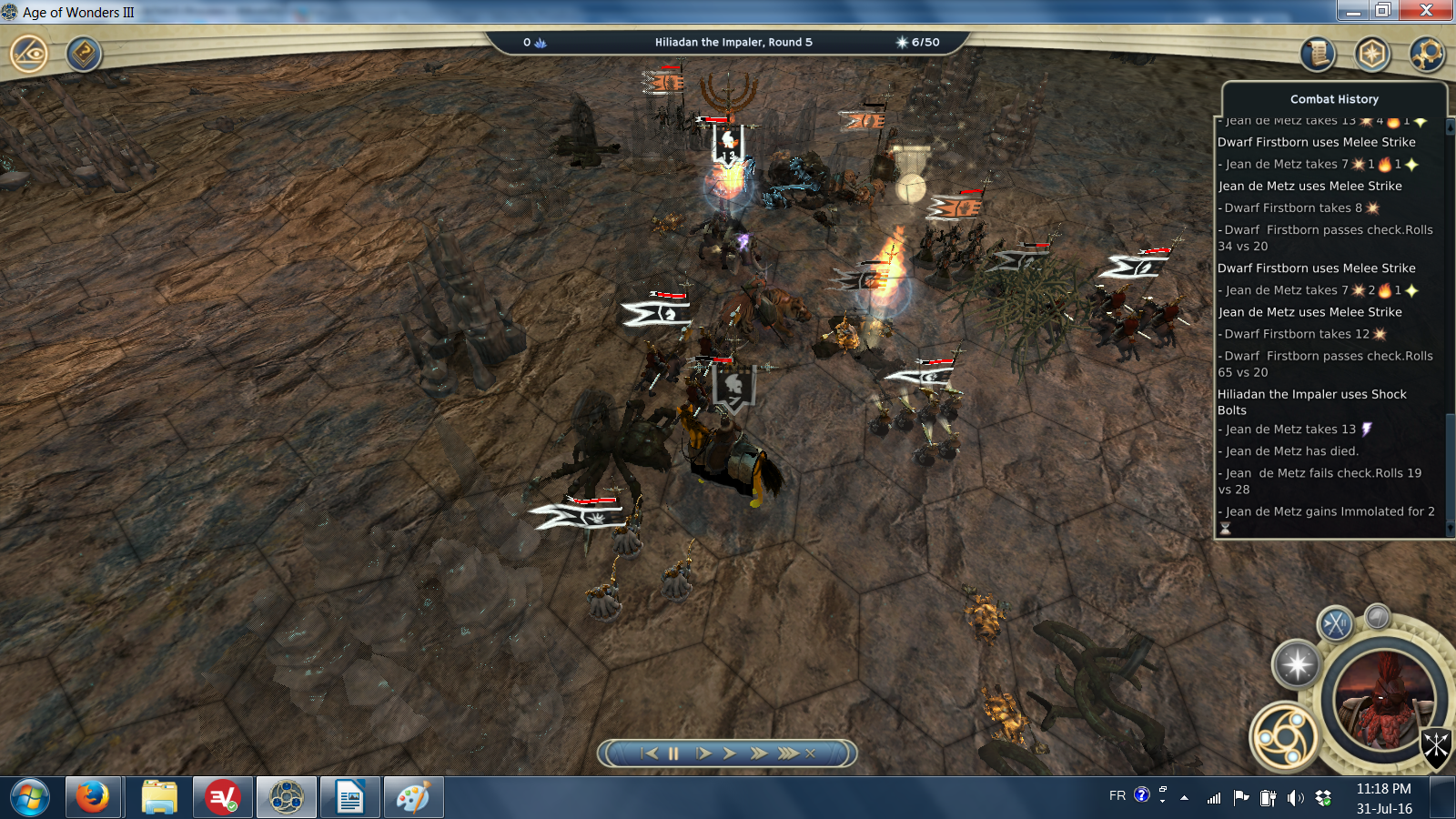Toggle the eye view icon
Image resolution: width=1456 pixels, height=819 pixels.
pyautogui.click(x=29, y=54)
